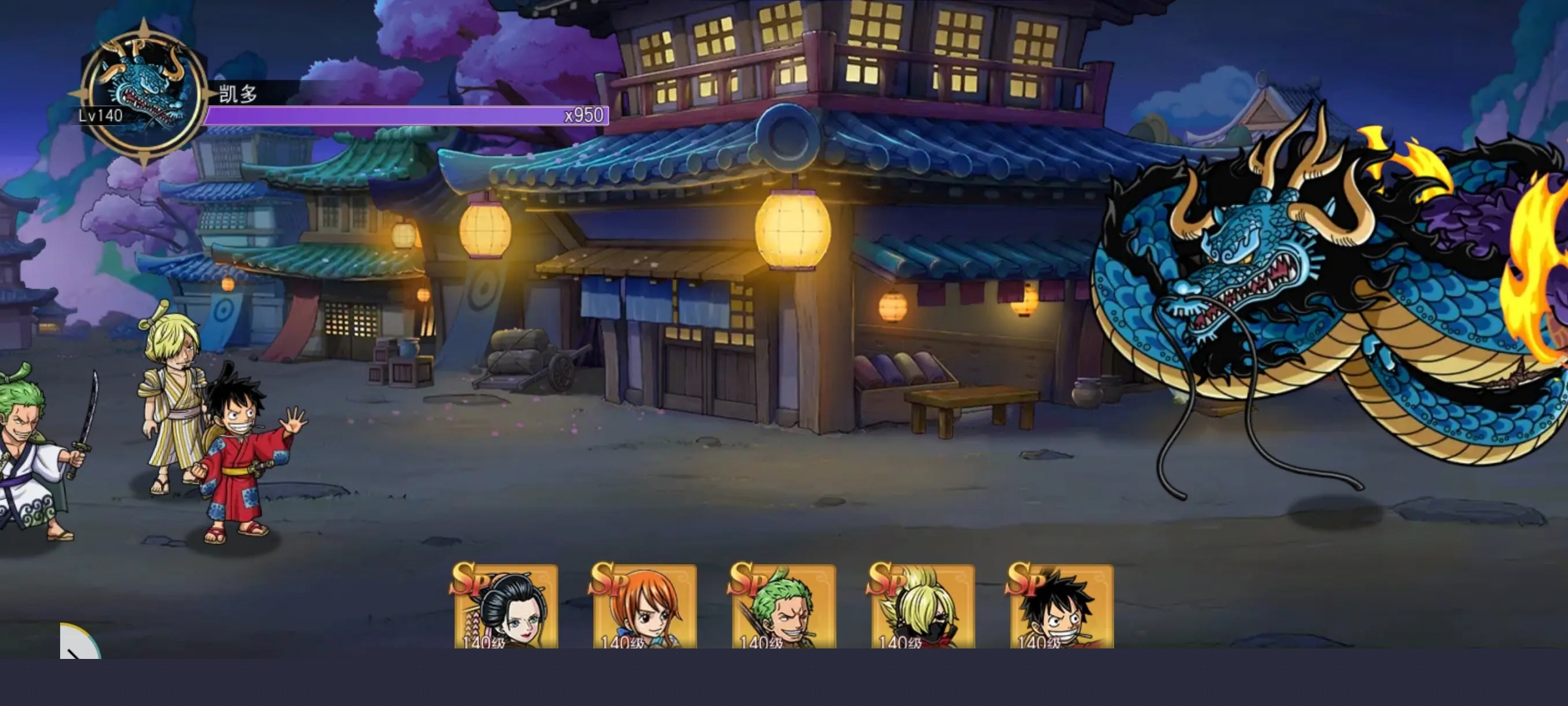Click the partial white circular arrow button
This screenshot has height=706, width=1568.
tap(78, 643)
